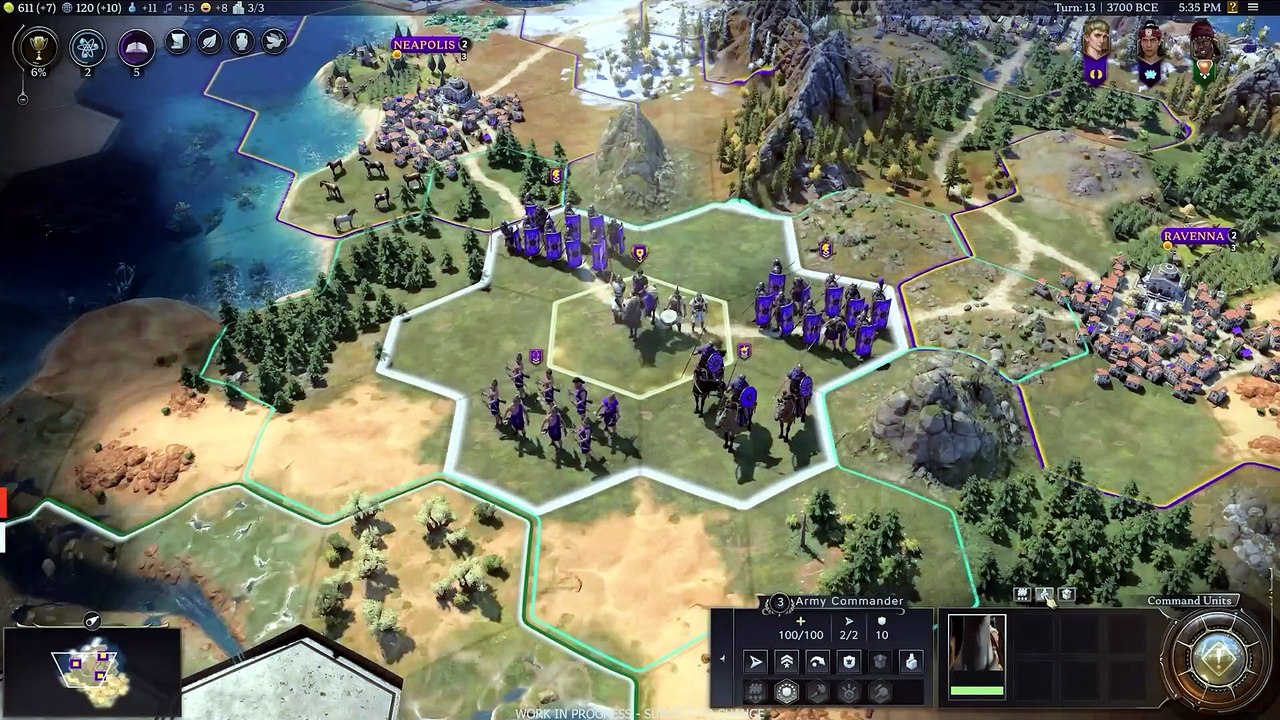Choose the fortify shield unit action

(x=849, y=662)
